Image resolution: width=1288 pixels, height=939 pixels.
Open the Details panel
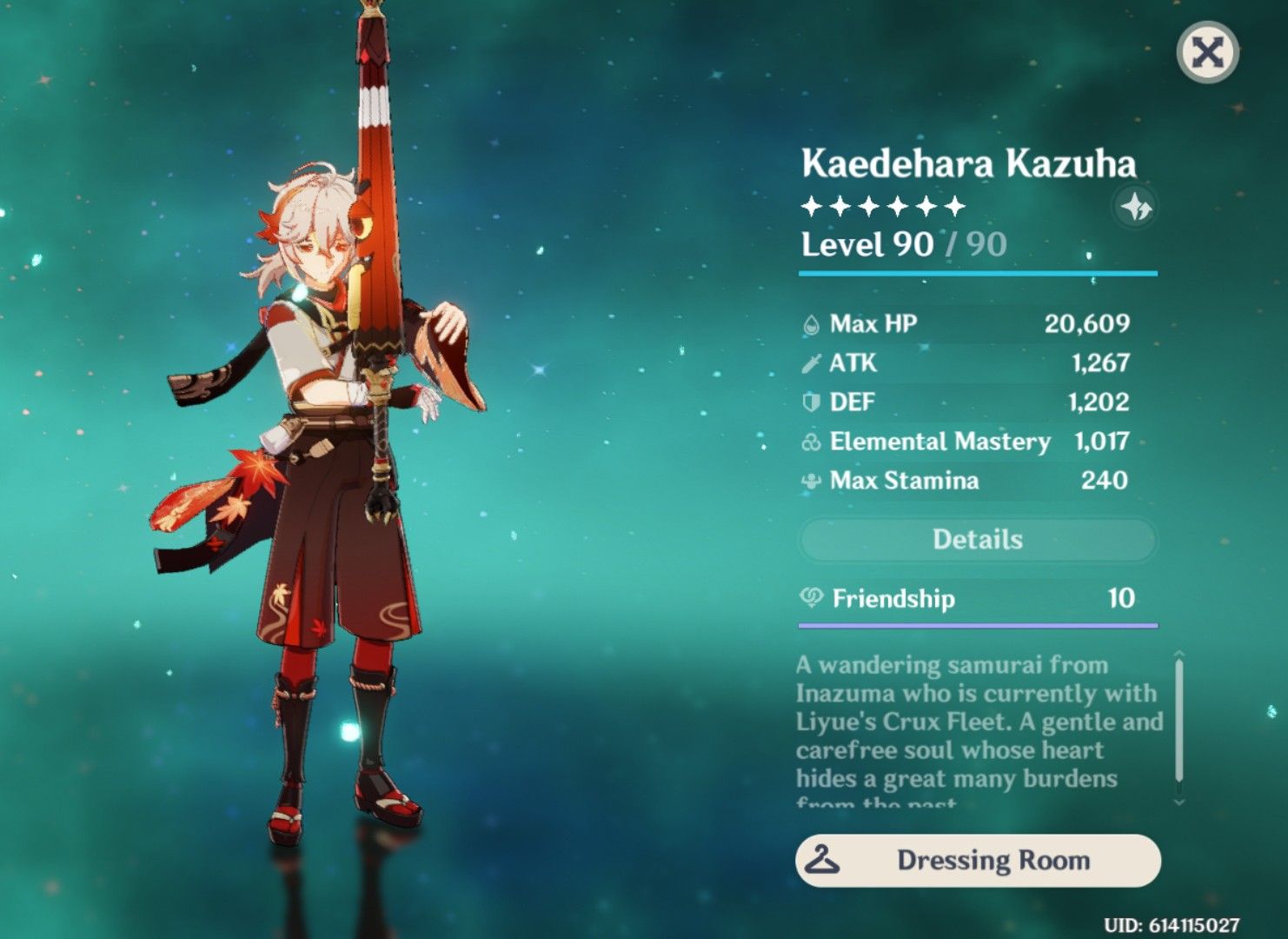click(x=978, y=540)
